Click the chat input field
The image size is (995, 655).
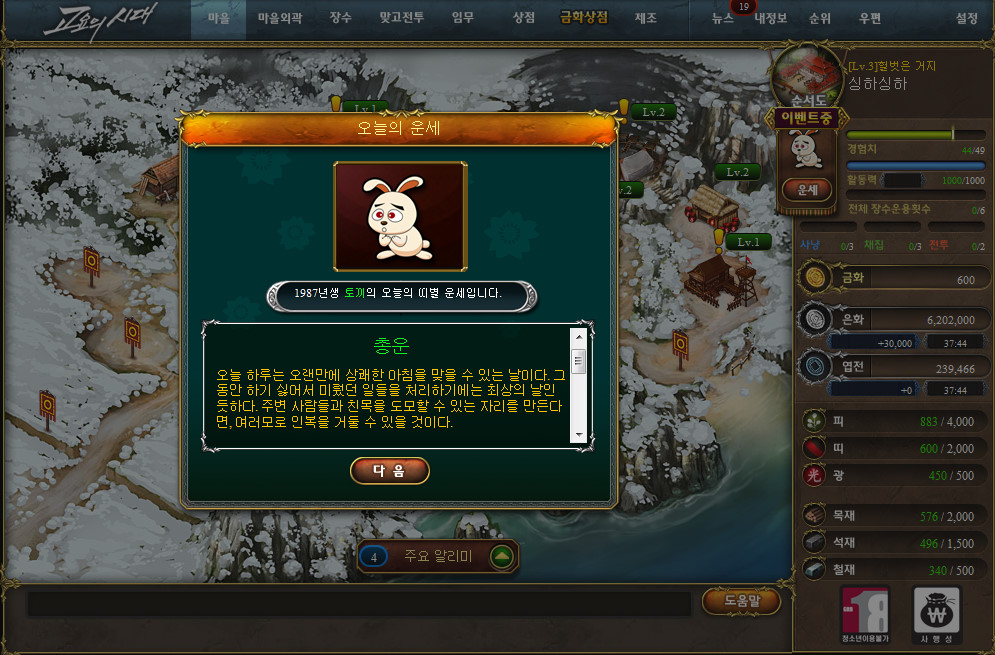358,604
